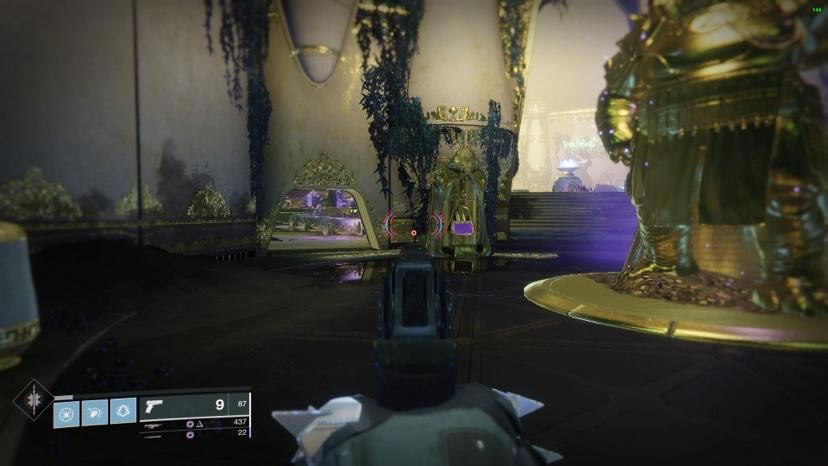Activate the diamond-shaped super ability icon
The width and height of the screenshot is (828, 466).
tap(31, 399)
